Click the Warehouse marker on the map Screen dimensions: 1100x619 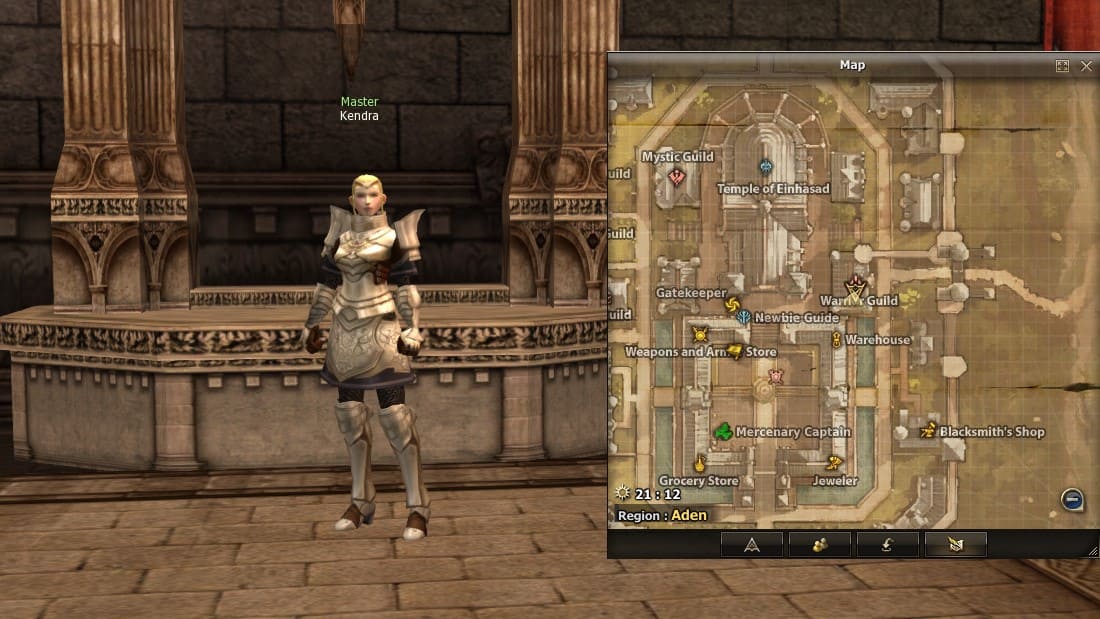coord(836,340)
